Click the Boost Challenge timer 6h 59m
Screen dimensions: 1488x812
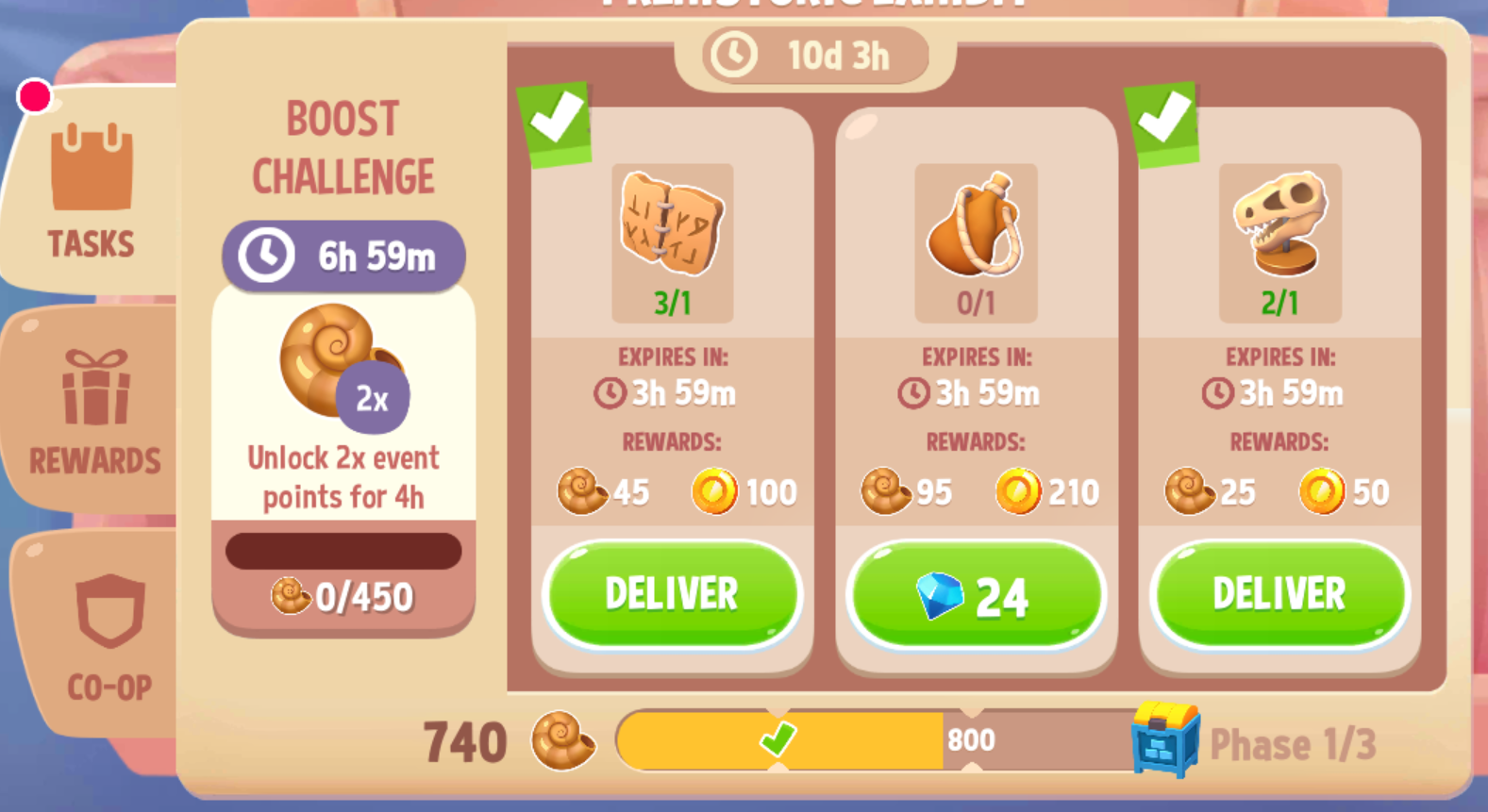point(343,254)
